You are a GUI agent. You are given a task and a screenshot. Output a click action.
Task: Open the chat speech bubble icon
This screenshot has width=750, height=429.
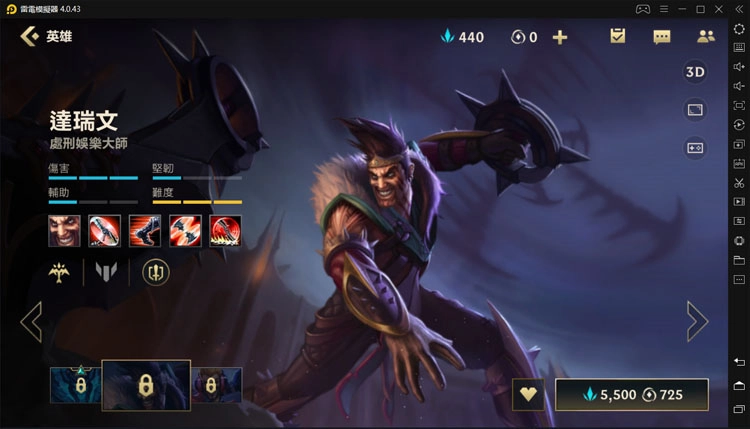coord(662,37)
